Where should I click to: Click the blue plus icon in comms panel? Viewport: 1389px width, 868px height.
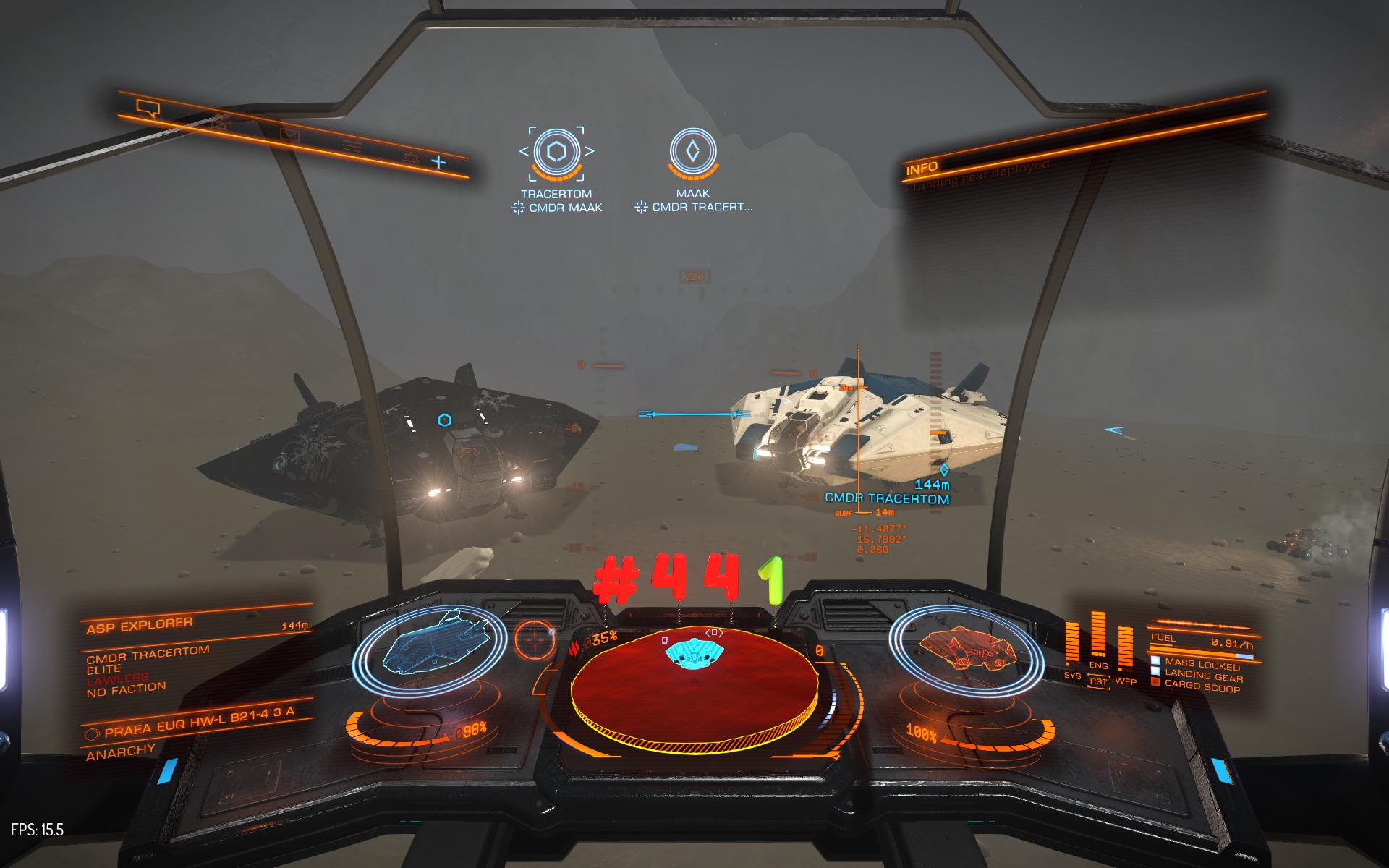(438, 162)
